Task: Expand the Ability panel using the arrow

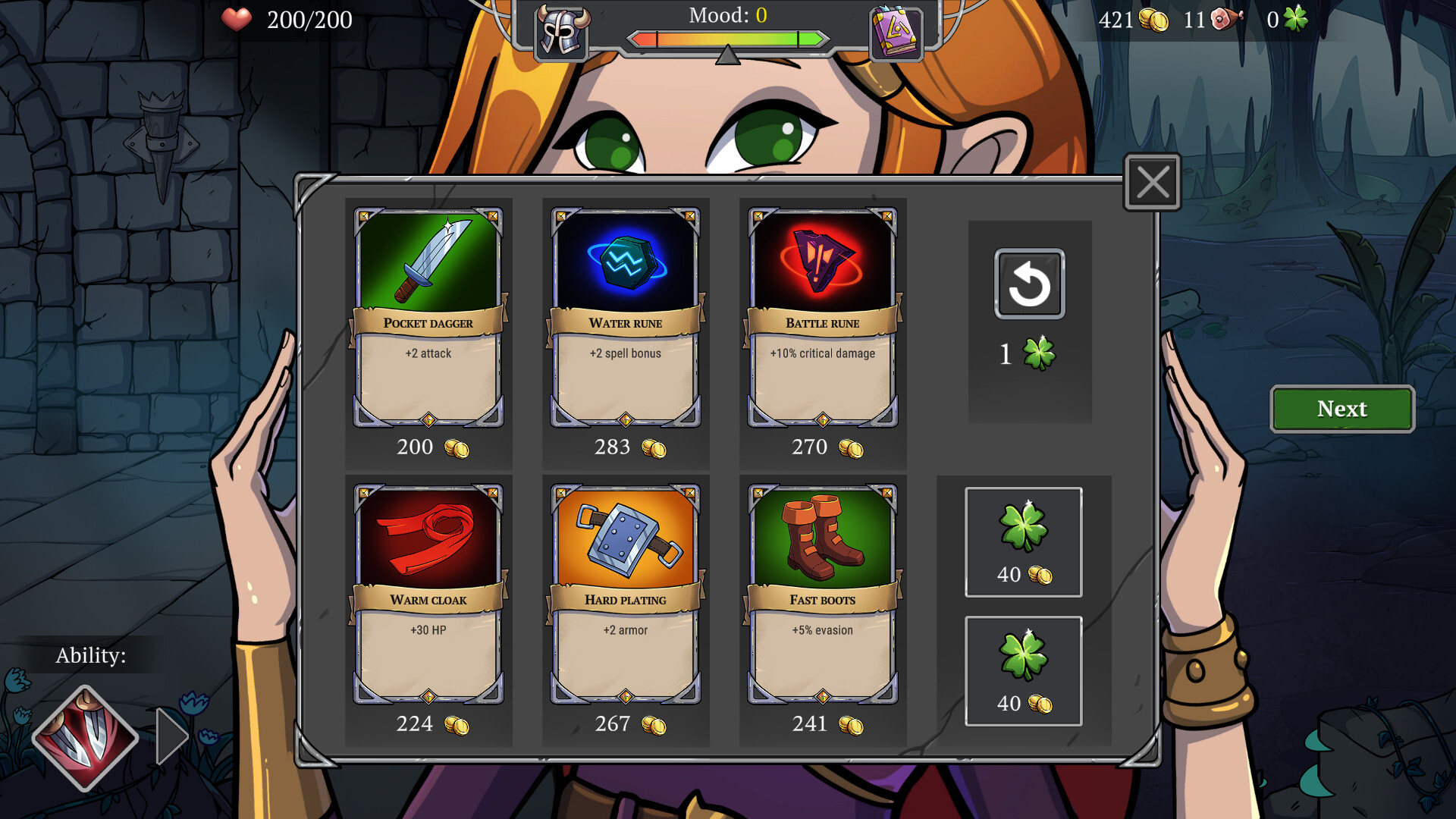Action: tap(173, 735)
